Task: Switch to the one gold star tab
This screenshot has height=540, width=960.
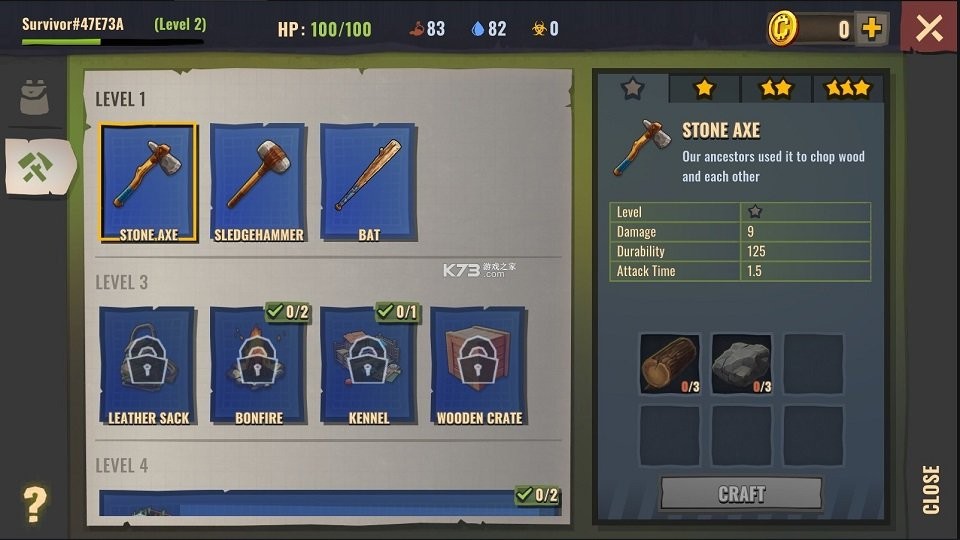Action: click(704, 88)
